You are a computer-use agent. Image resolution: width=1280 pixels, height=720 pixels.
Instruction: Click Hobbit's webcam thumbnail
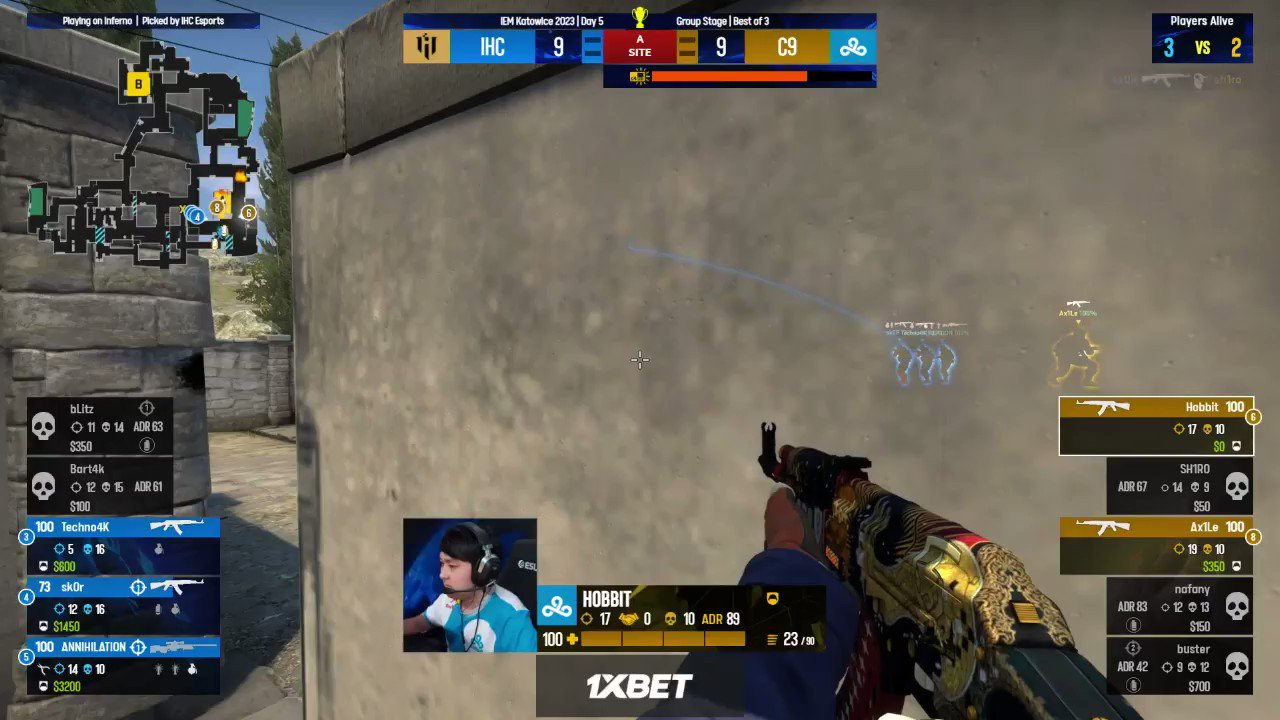[x=469, y=584]
